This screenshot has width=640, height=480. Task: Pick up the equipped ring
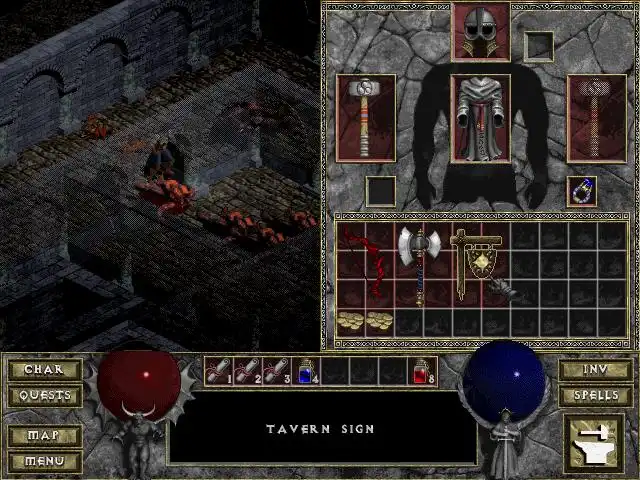pyautogui.click(x=582, y=190)
